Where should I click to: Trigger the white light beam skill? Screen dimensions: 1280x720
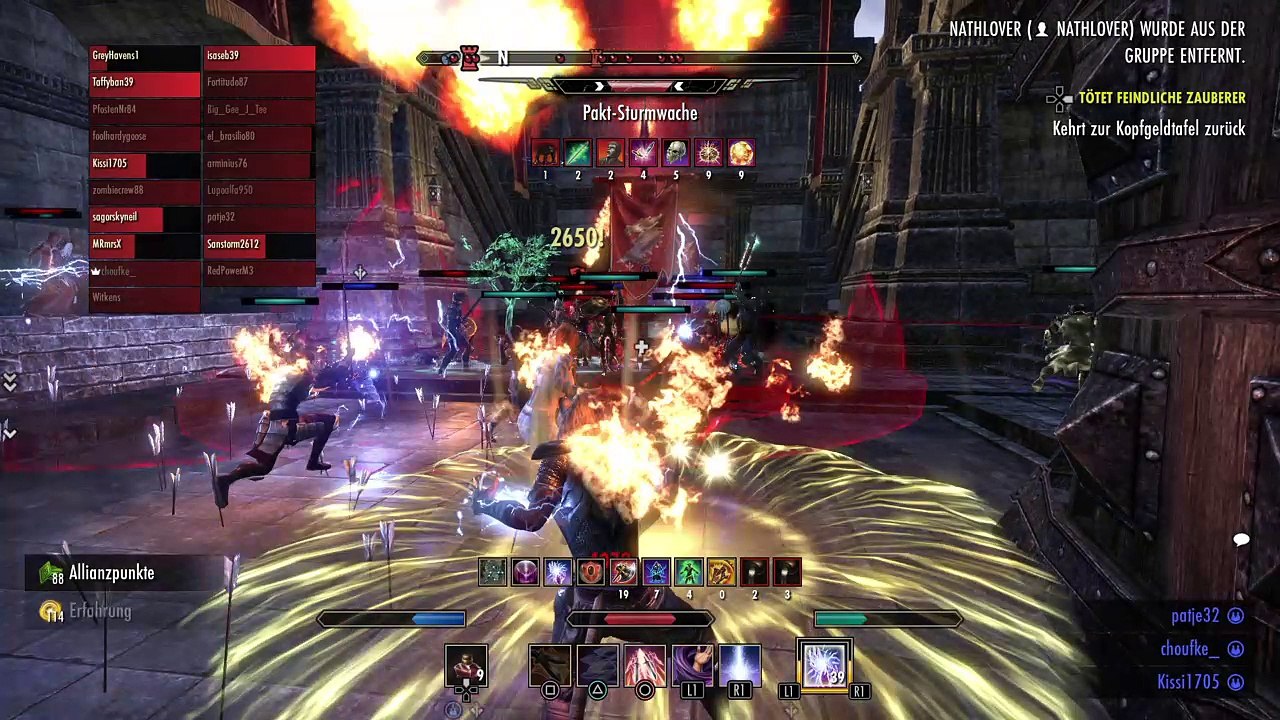(x=739, y=667)
